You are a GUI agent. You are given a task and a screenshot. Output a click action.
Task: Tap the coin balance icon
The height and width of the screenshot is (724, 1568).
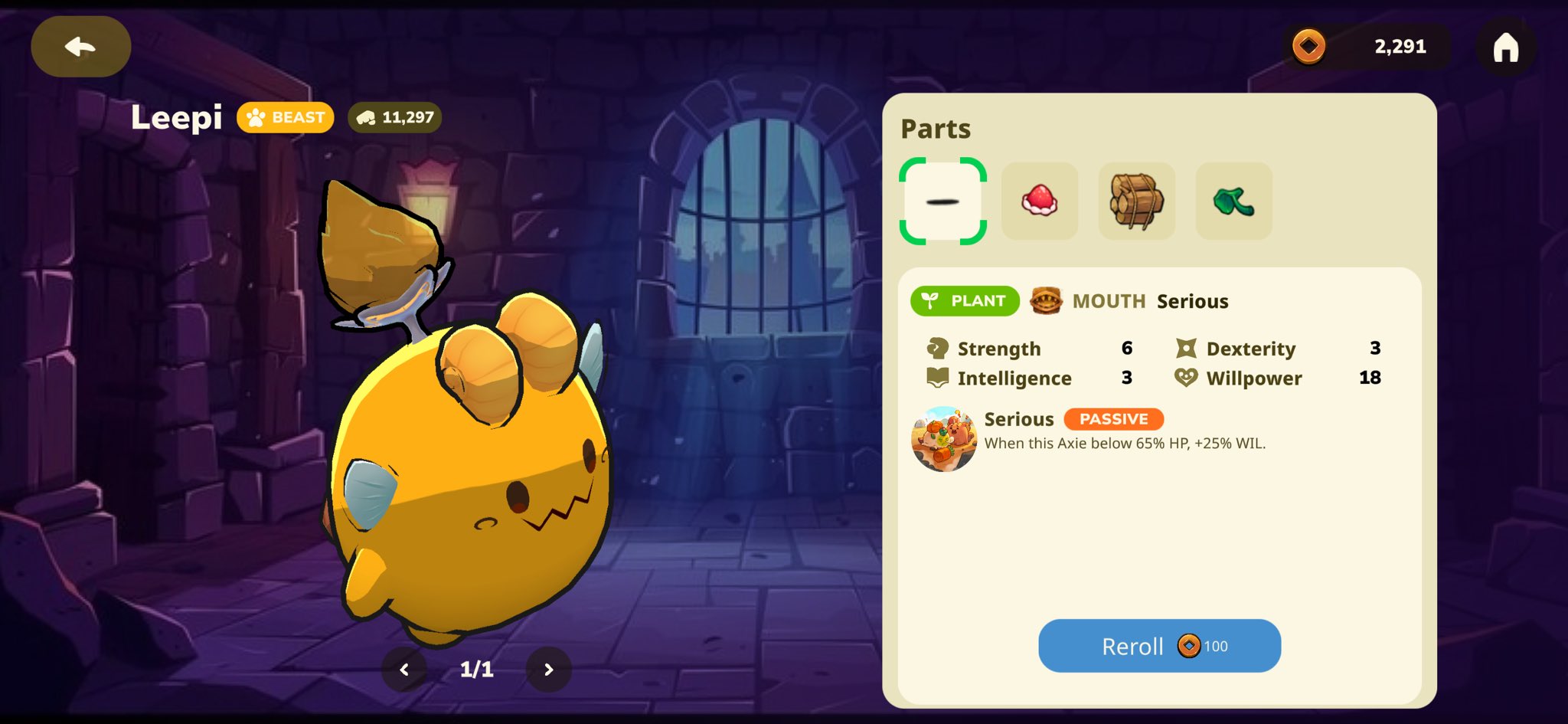pyautogui.click(x=1308, y=47)
